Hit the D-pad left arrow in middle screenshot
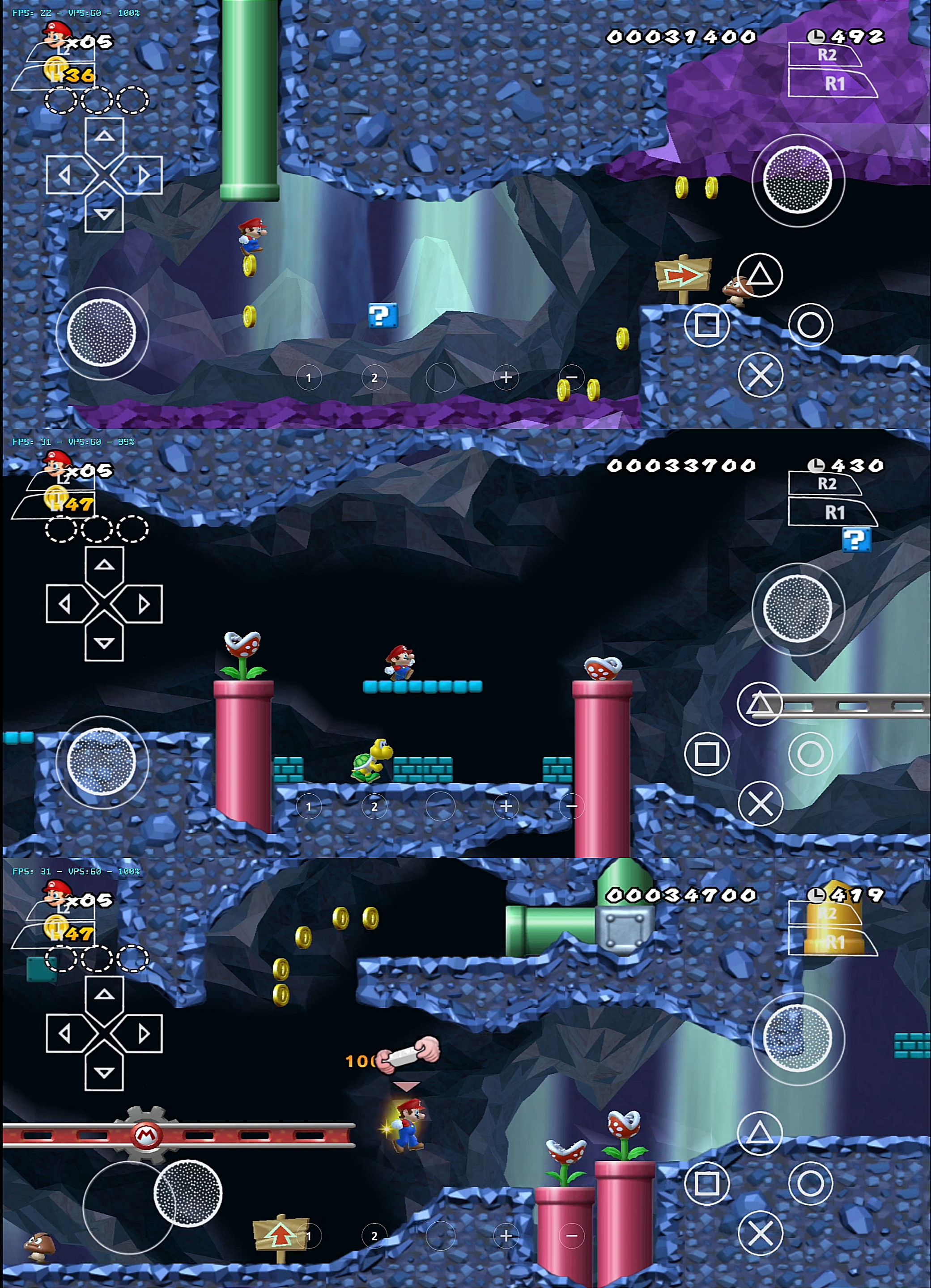This screenshot has width=931, height=1288. coord(65,604)
